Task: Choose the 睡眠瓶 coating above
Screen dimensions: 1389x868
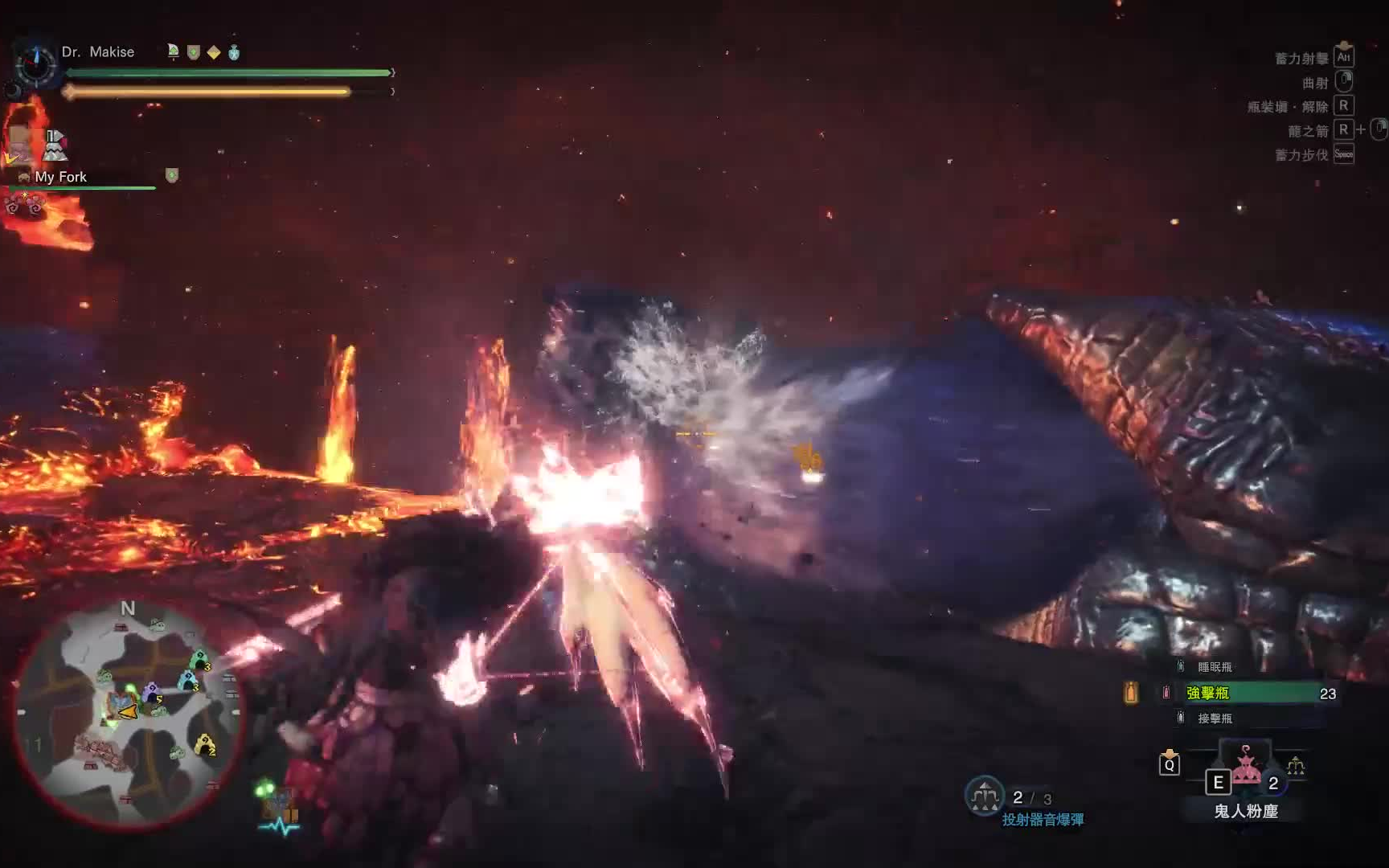Action: pyautogui.click(x=1215, y=667)
